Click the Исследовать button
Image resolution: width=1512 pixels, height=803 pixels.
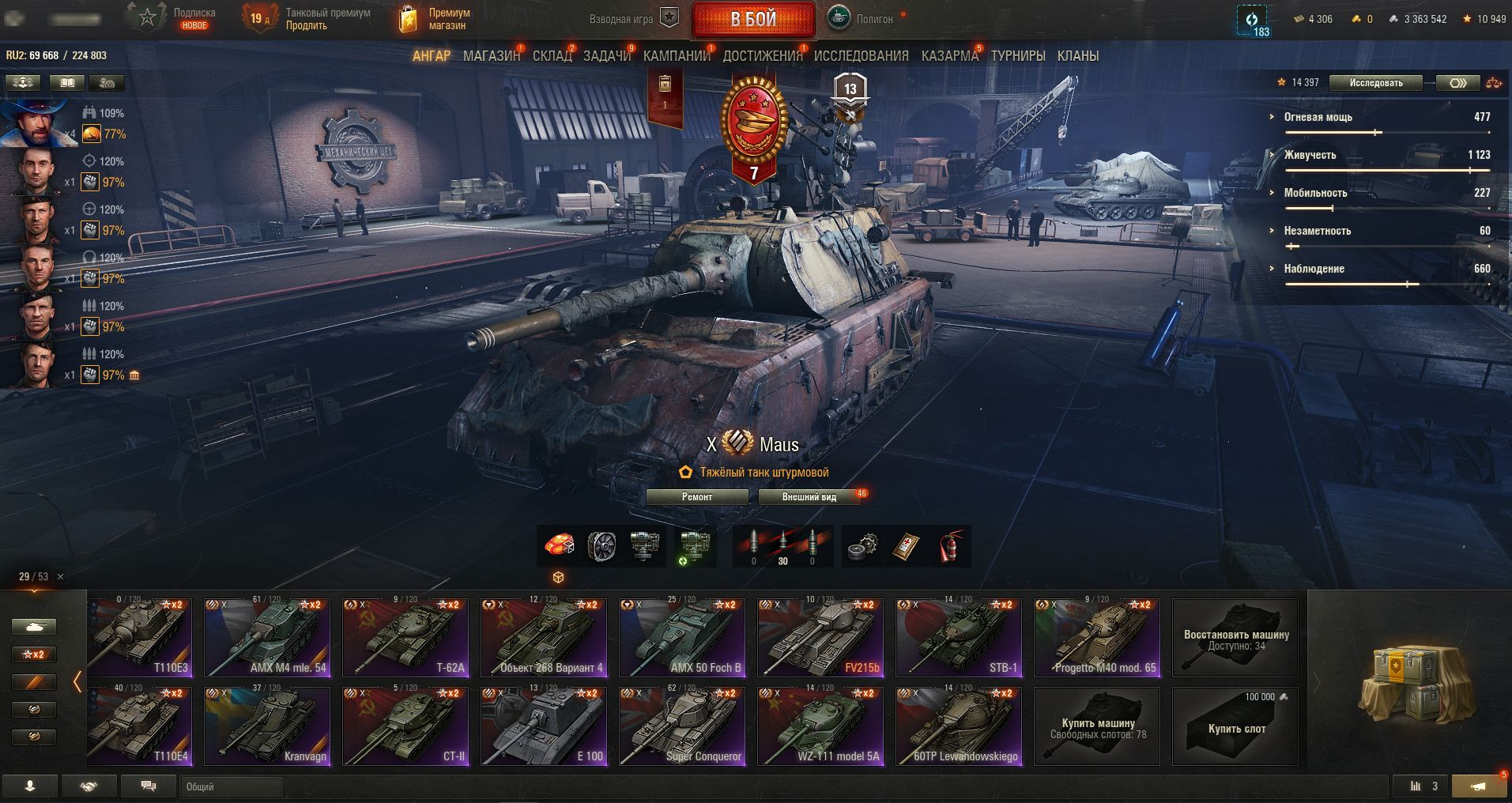point(1375,83)
